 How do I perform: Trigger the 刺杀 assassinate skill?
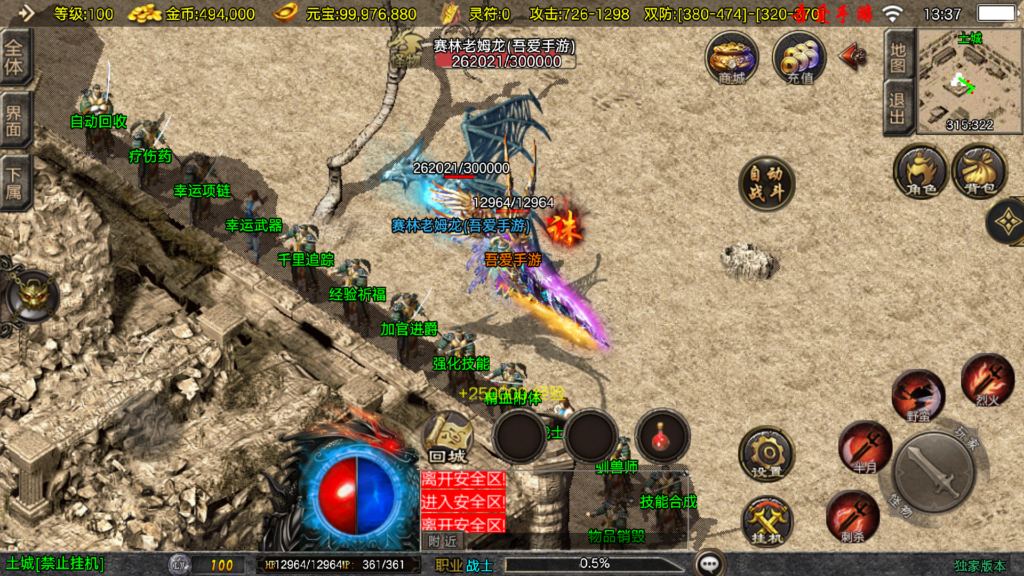(852, 515)
